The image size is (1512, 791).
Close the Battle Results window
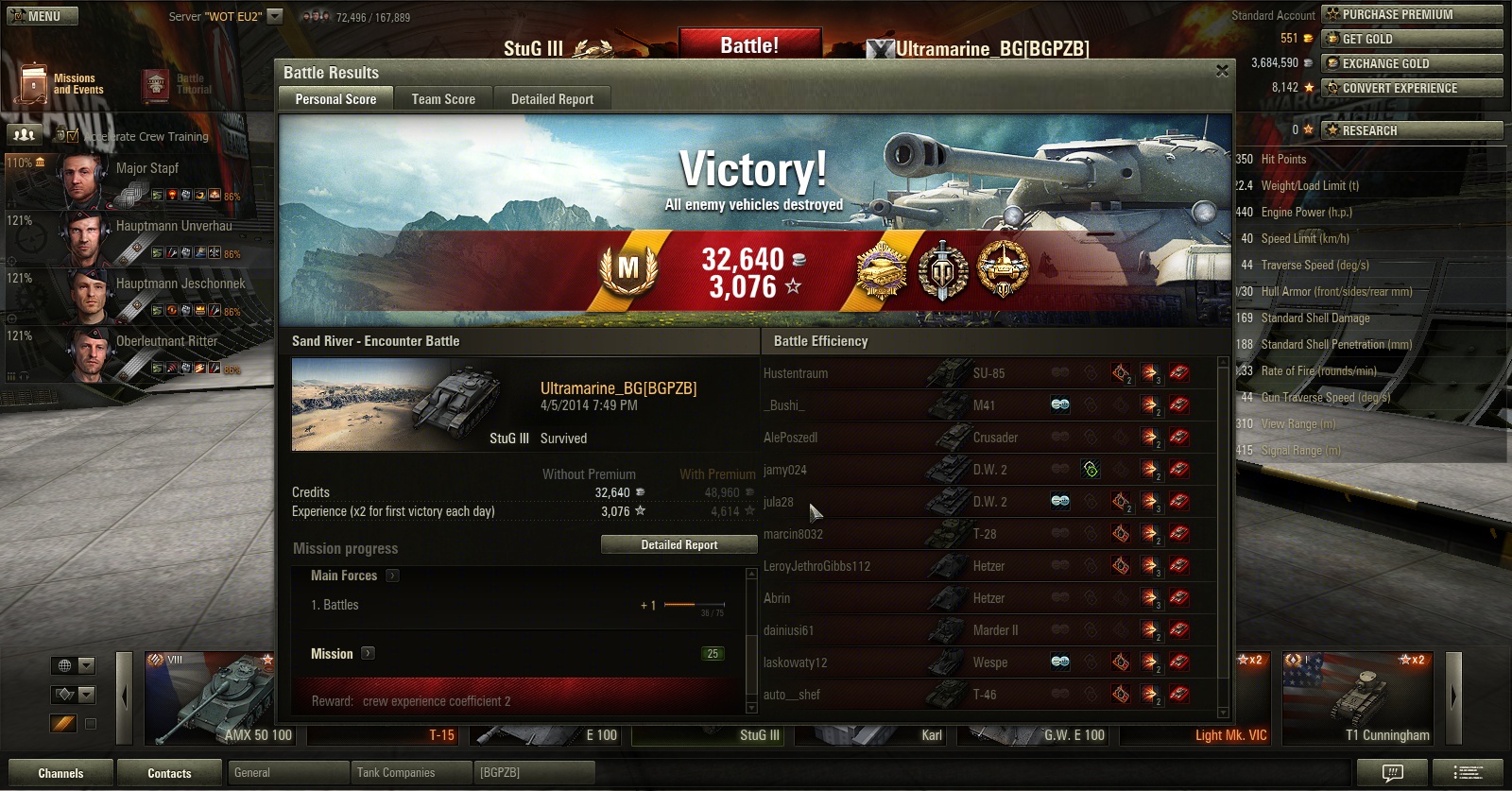point(1222,71)
